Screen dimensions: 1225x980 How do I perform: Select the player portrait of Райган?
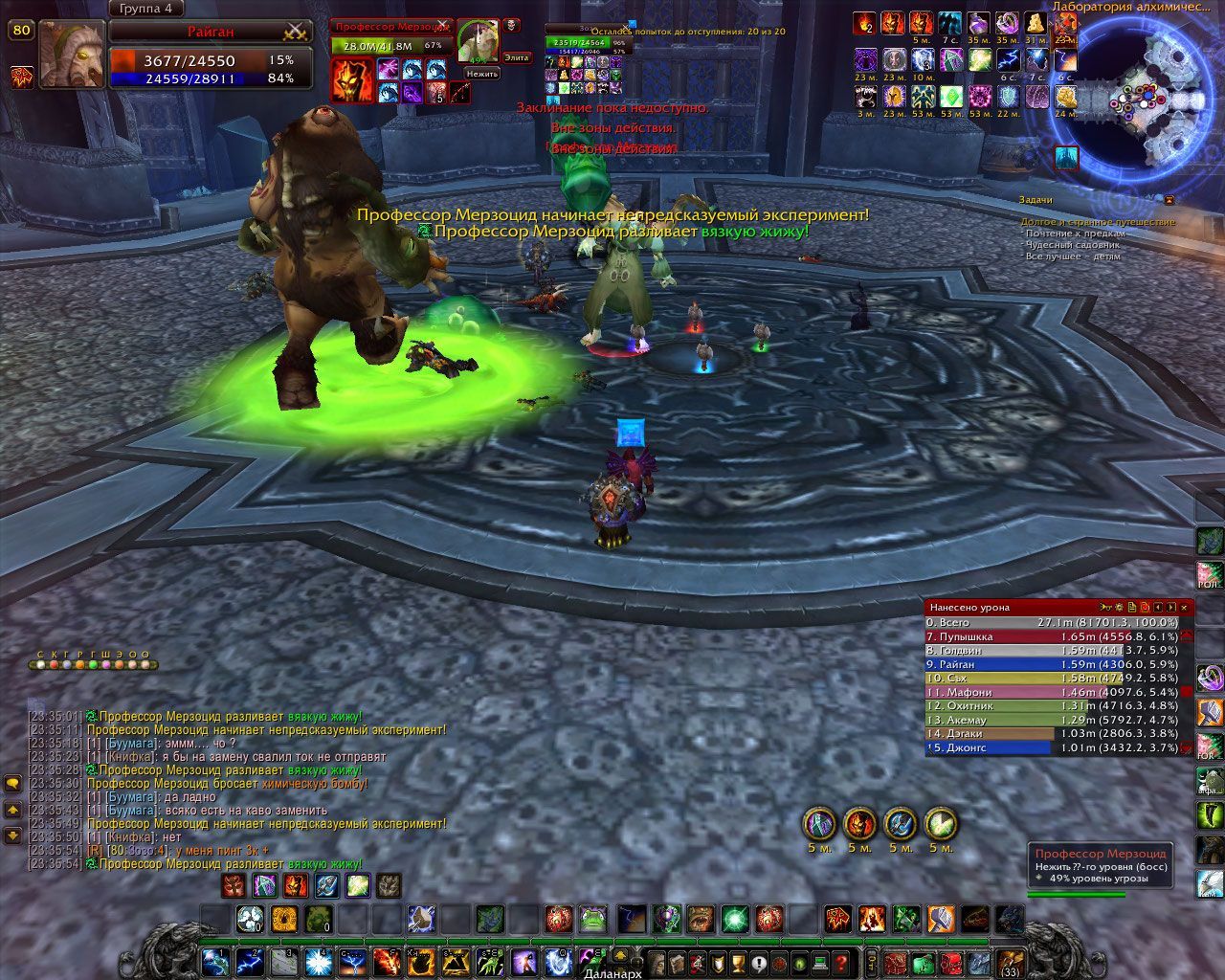pyautogui.click(x=72, y=55)
